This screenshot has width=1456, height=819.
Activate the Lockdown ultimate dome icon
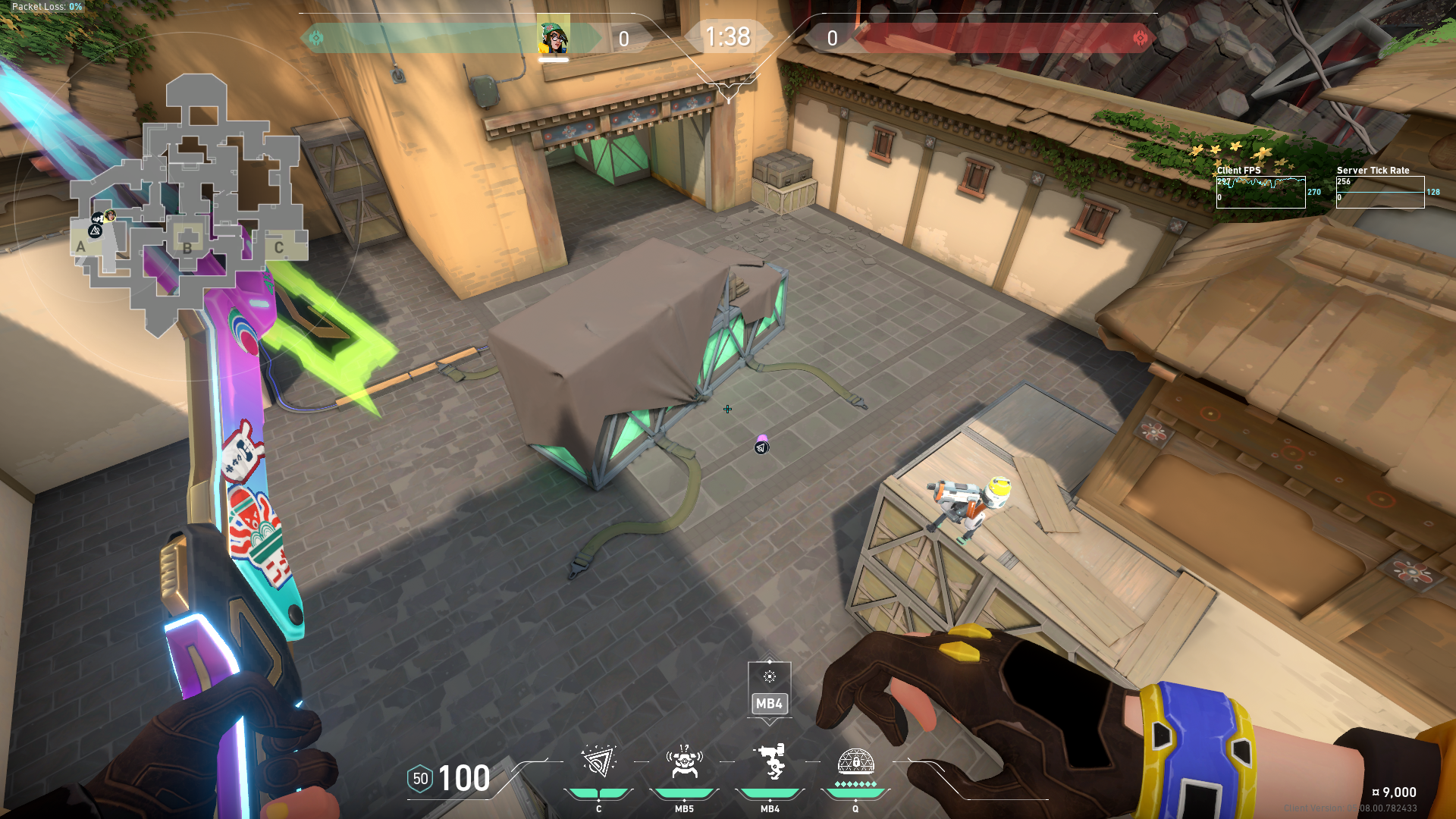pyautogui.click(x=855, y=761)
